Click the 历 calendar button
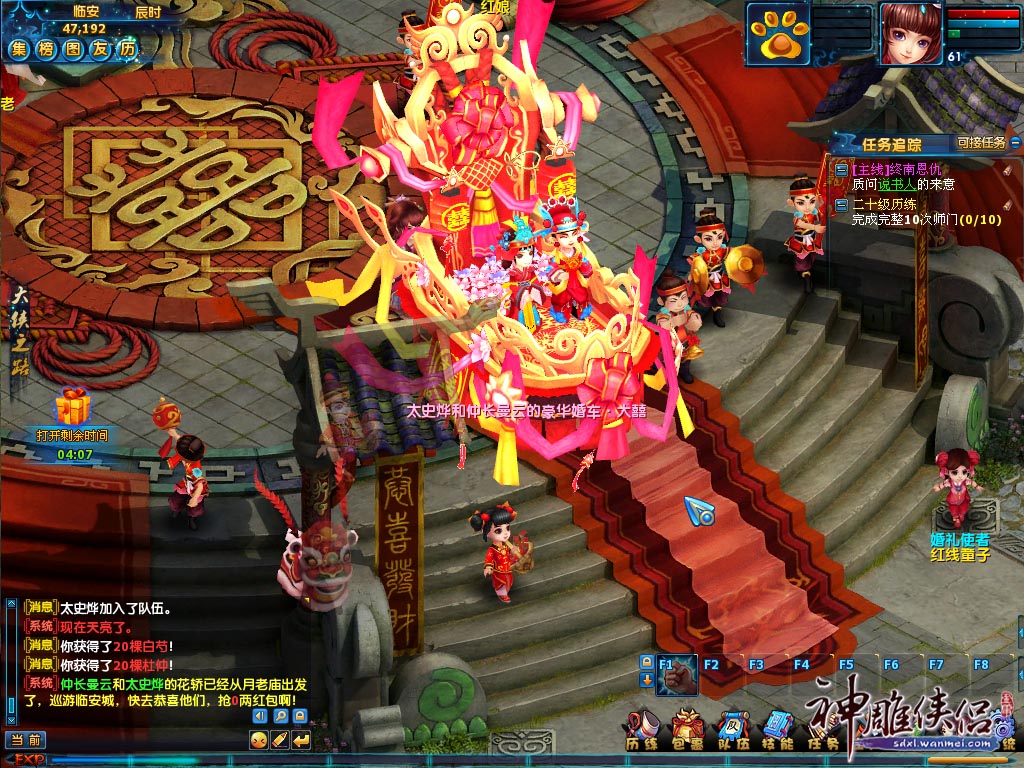Screen dimensions: 1024x768 pos(127,48)
